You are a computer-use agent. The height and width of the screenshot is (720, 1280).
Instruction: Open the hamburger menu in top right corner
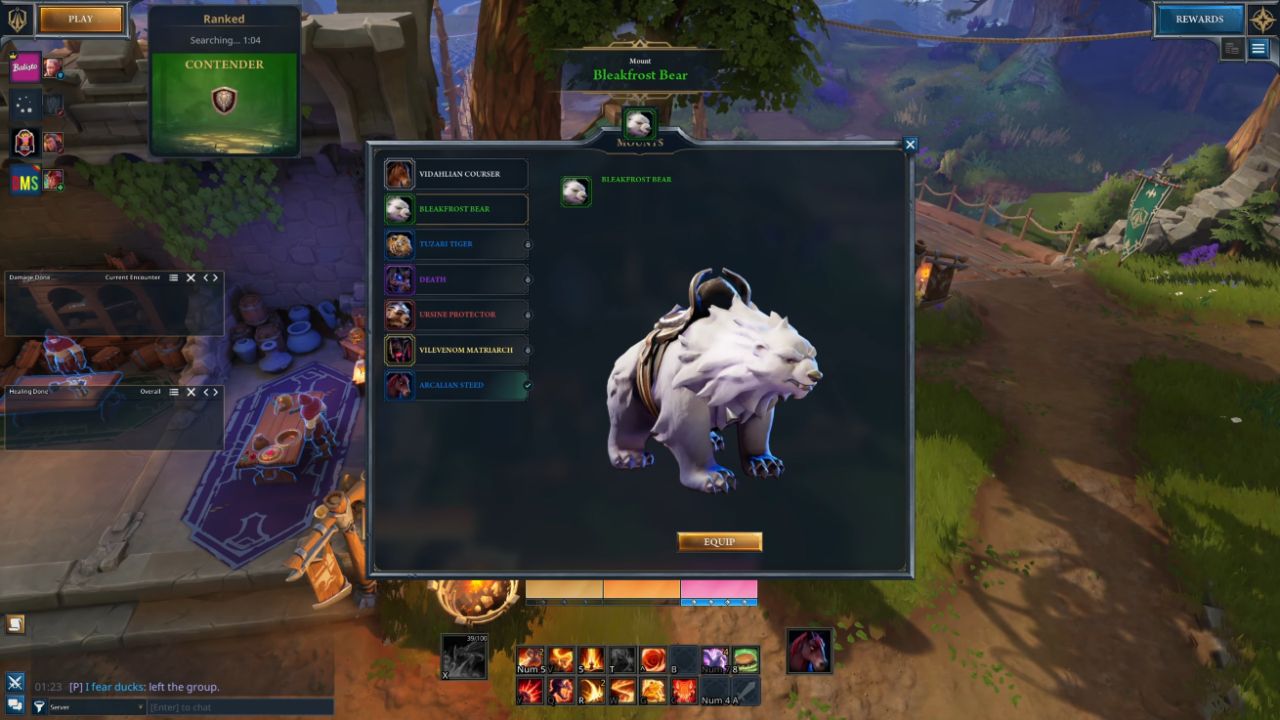(1258, 46)
